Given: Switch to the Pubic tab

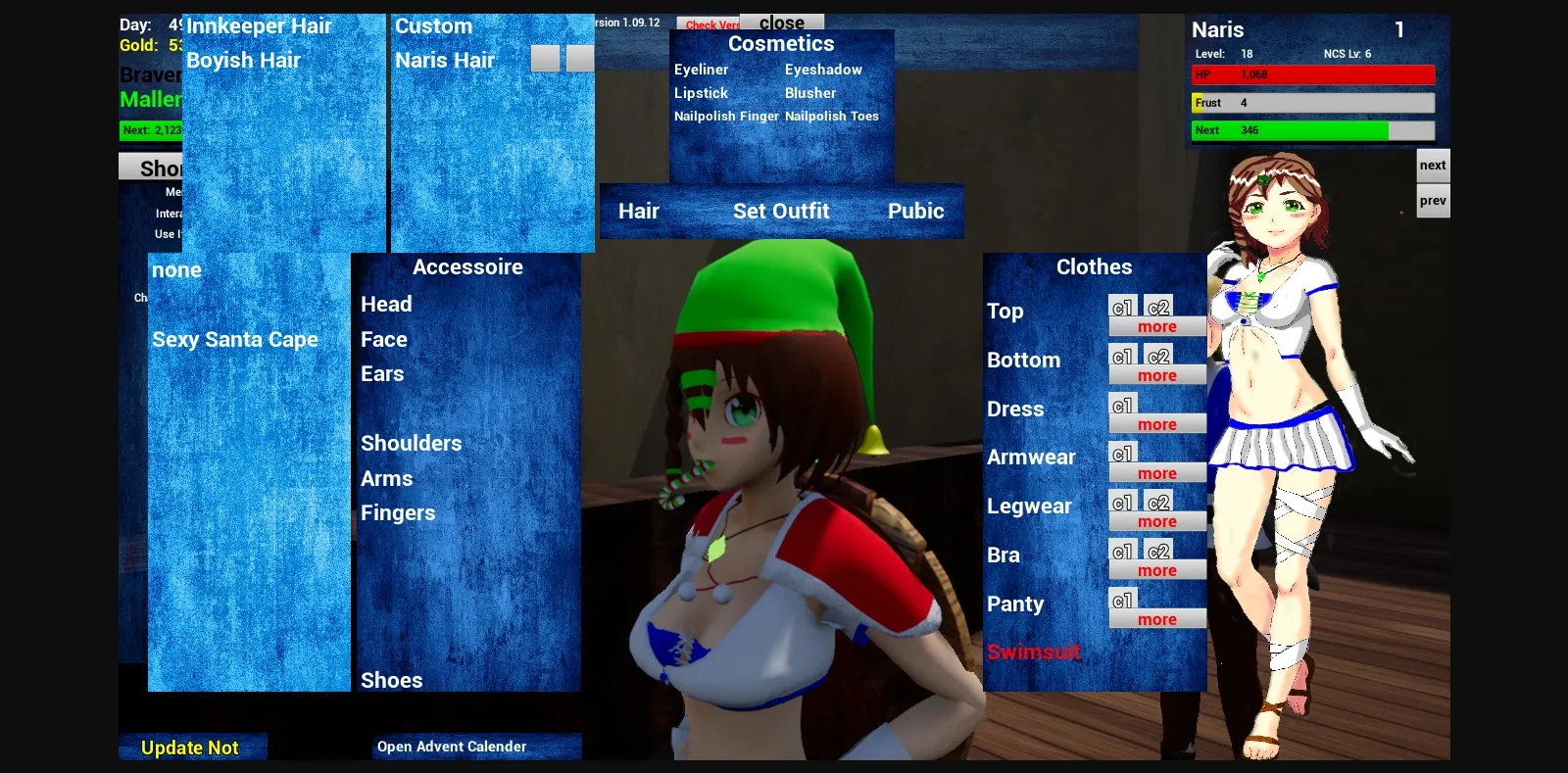Looking at the screenshot, I should (915, 211).
